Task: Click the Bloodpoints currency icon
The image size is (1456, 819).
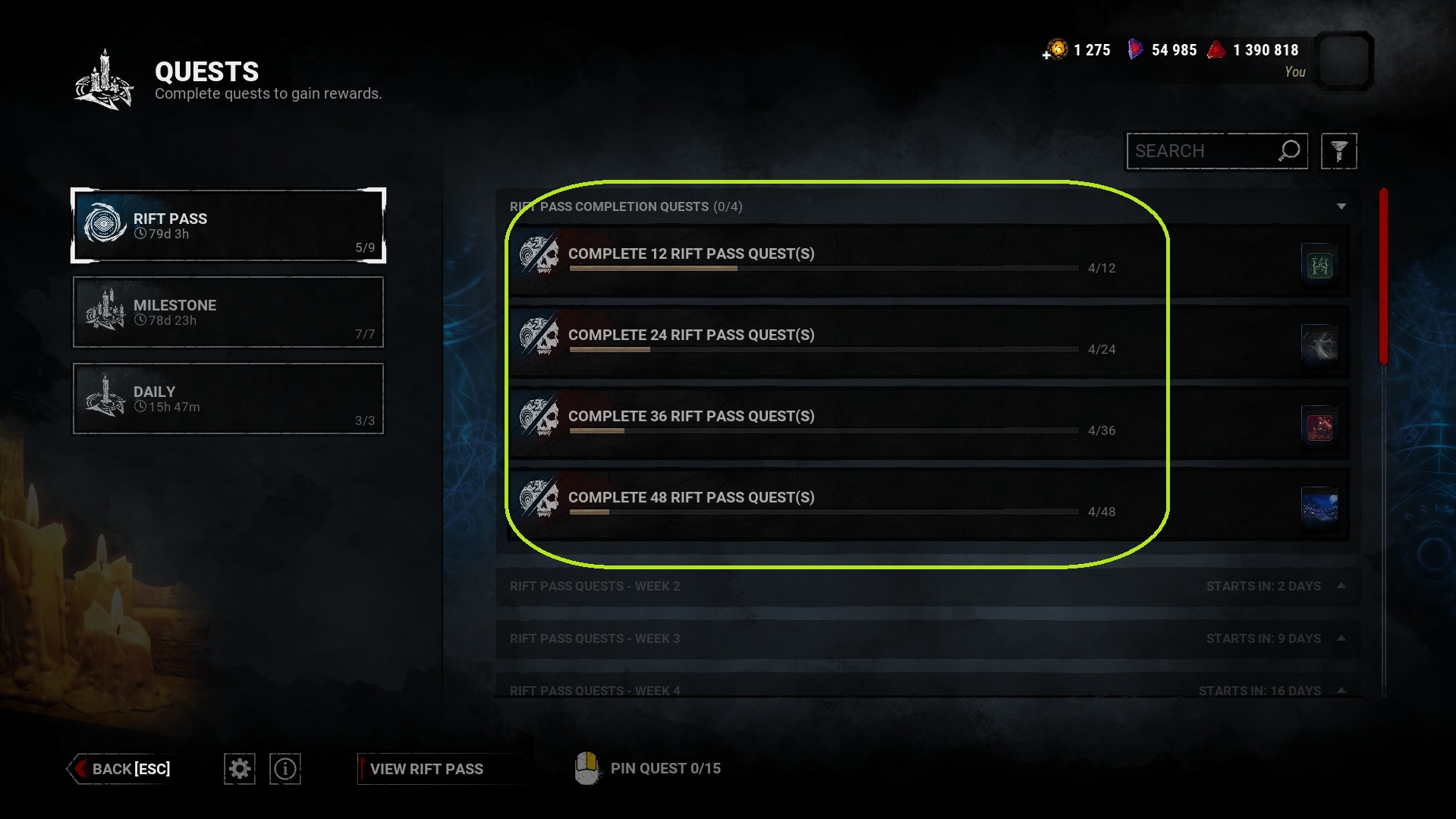Action: point(1217,49)
